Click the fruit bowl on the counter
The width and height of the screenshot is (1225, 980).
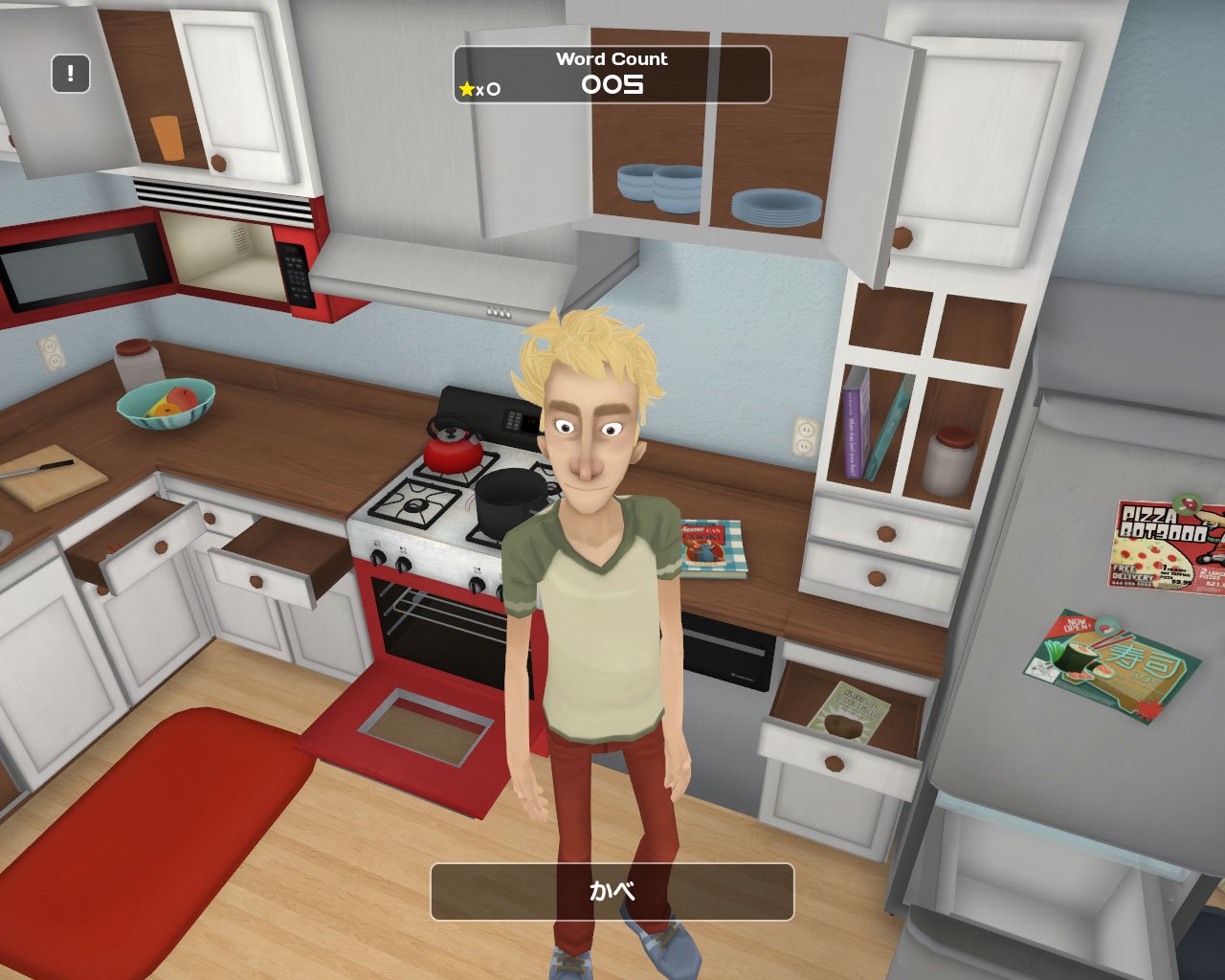[x=166, y=403]
